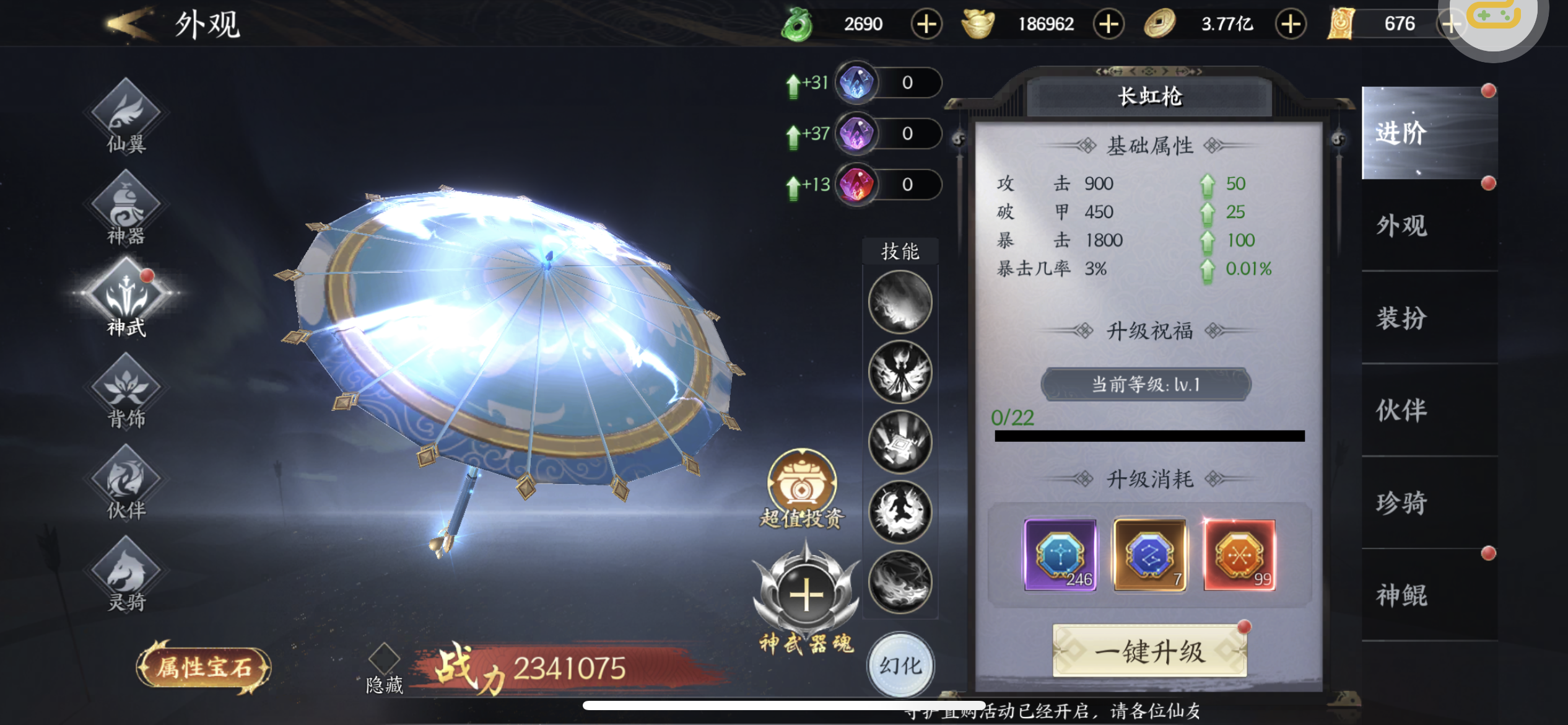This screenshot has height=725, width=1568.
Task: Add more gold ingot currency
Action: (x=1108, y=24)
